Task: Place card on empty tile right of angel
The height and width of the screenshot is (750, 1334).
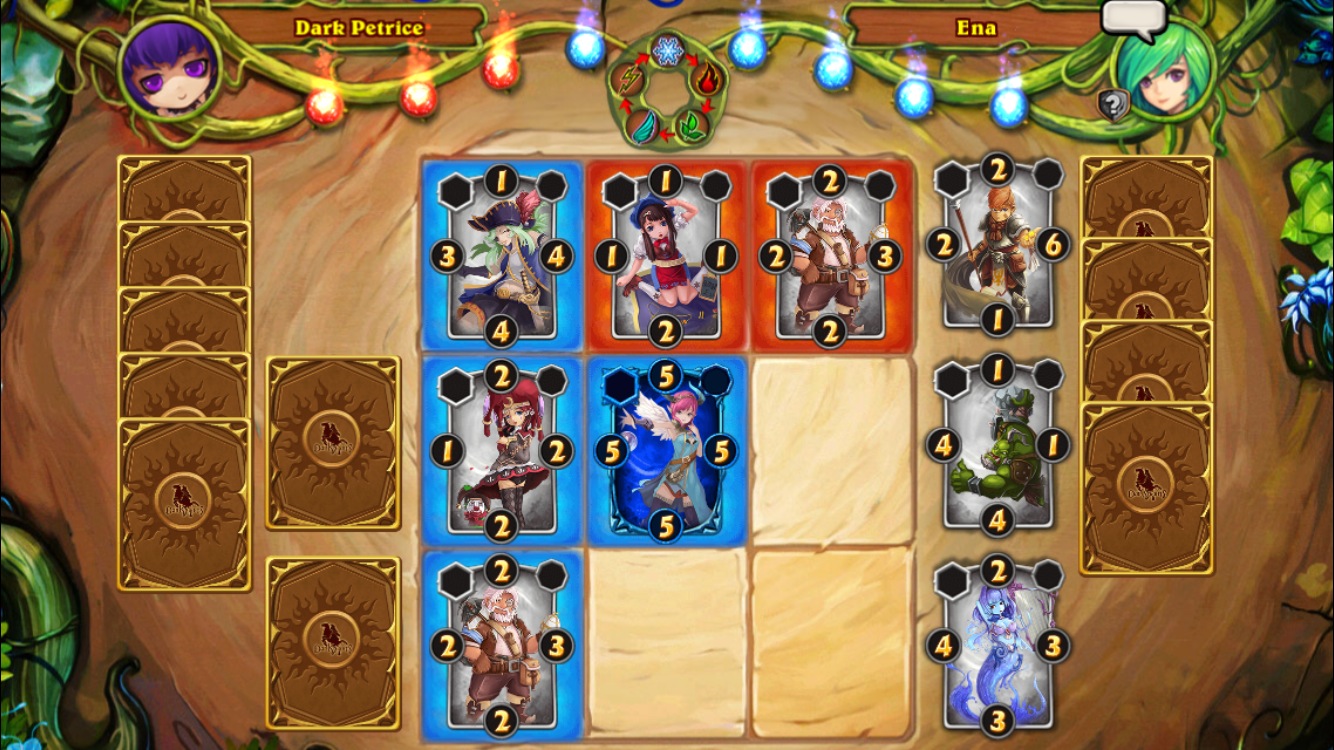Action: pos(831,452)
